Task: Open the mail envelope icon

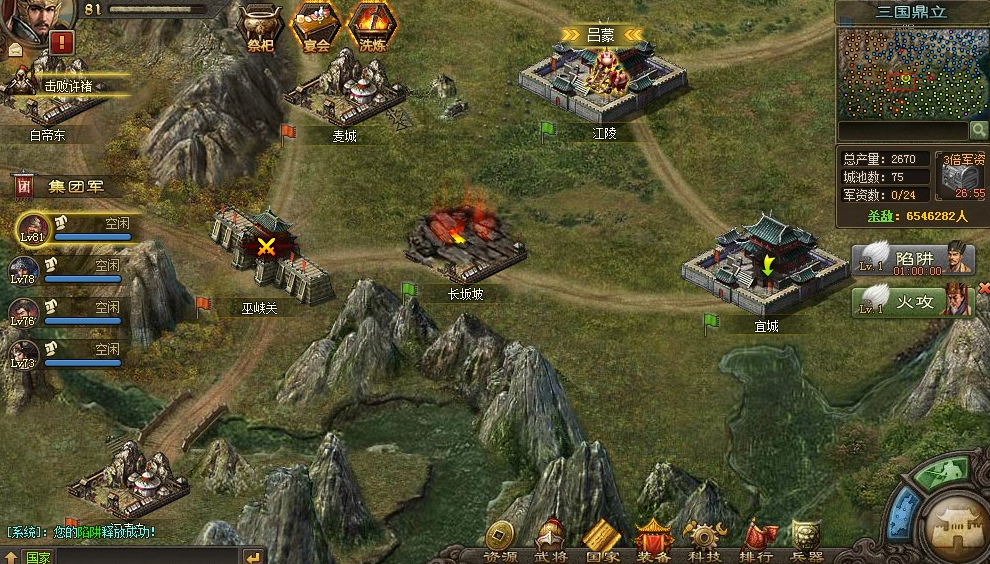Action: tap(15, 49)
